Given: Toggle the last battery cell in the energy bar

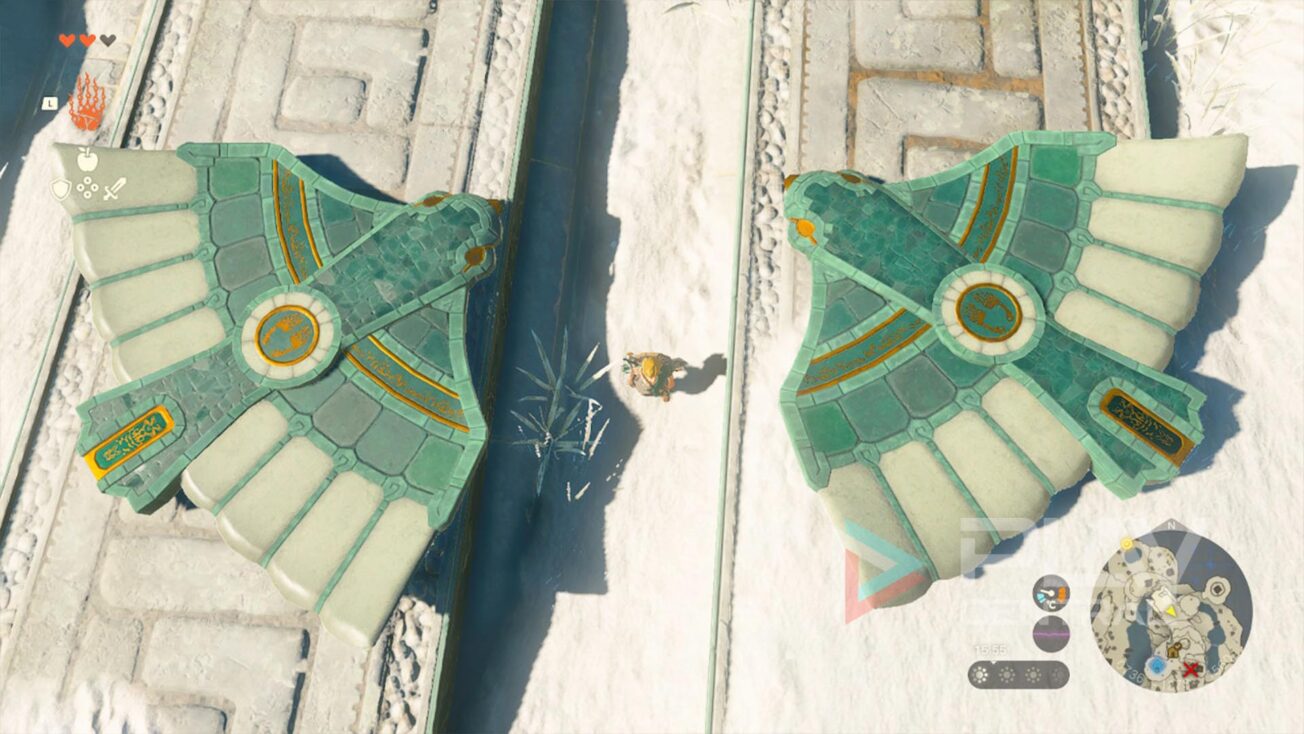Looking at the screenshot, I should point(1056,673).
